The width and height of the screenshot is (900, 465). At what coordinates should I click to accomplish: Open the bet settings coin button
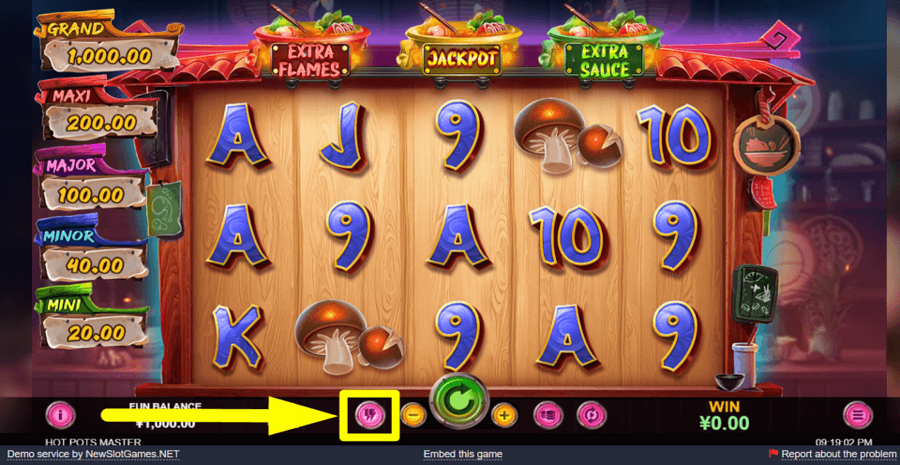tap(546, 413)
